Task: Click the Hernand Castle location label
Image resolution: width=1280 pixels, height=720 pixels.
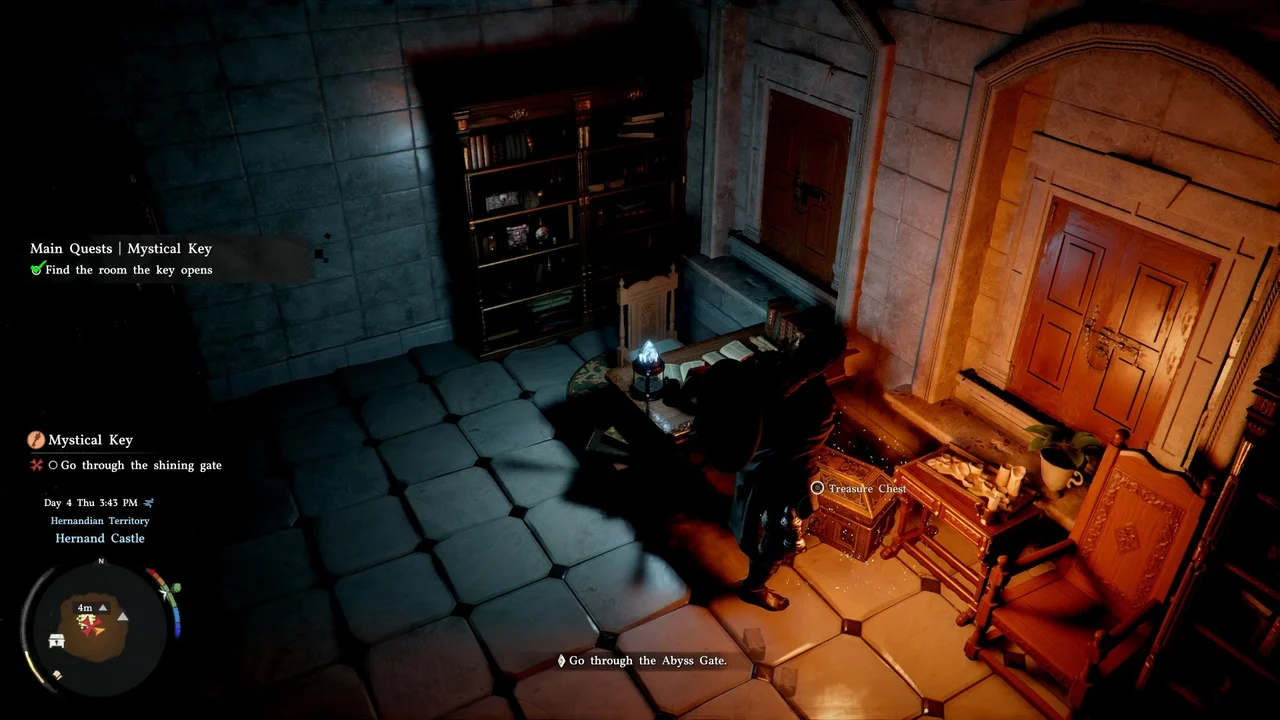Action: pyautogui.click(x=100, y=538)
